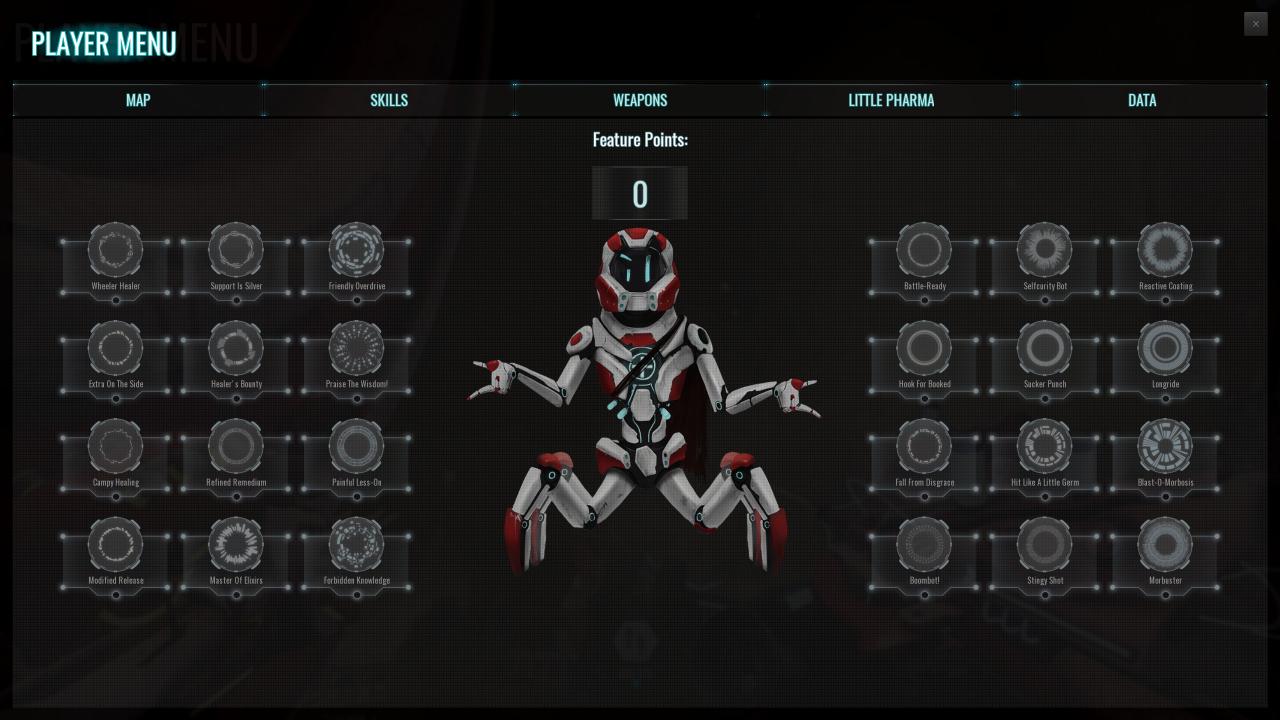Select the Forbidden Knowledge feature
The width and height of the screenshot is (1280, 720).
tap(356, 544)
